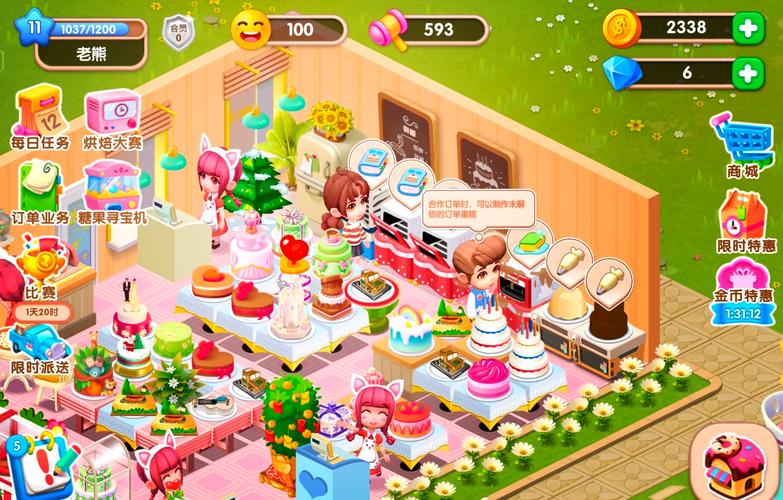Add more gold coins with plus button

pyautogui.click(x=748, y=28)
